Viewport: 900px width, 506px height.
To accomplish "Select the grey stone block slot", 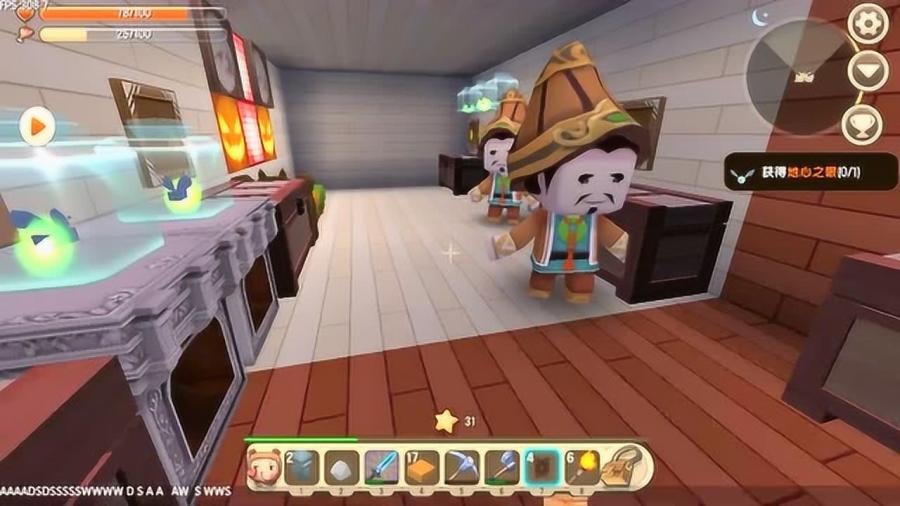I will point(302,467).
